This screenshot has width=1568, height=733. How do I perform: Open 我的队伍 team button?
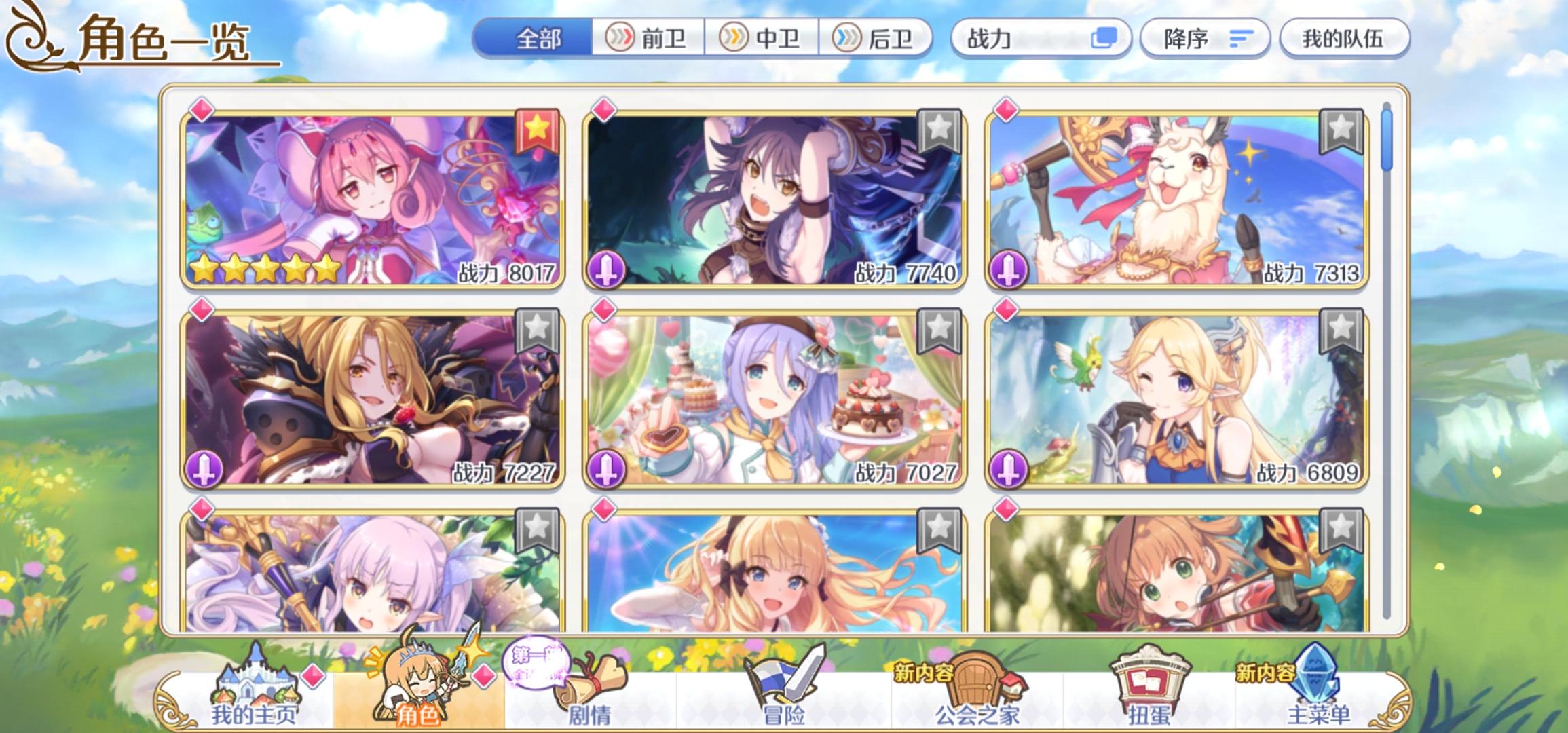(x=1346, y=39)
